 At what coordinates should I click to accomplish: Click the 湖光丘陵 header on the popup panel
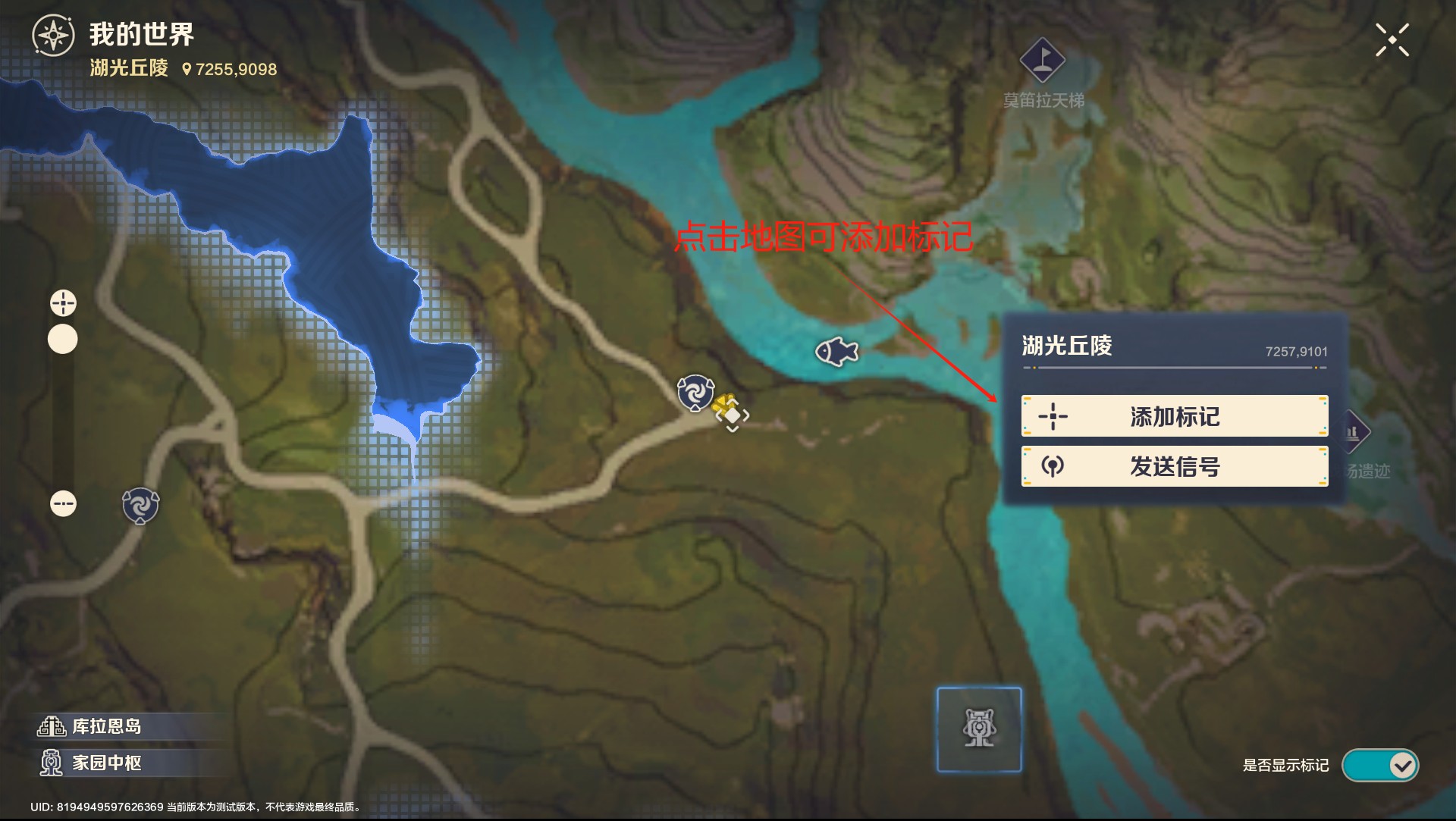point(1068,346)
